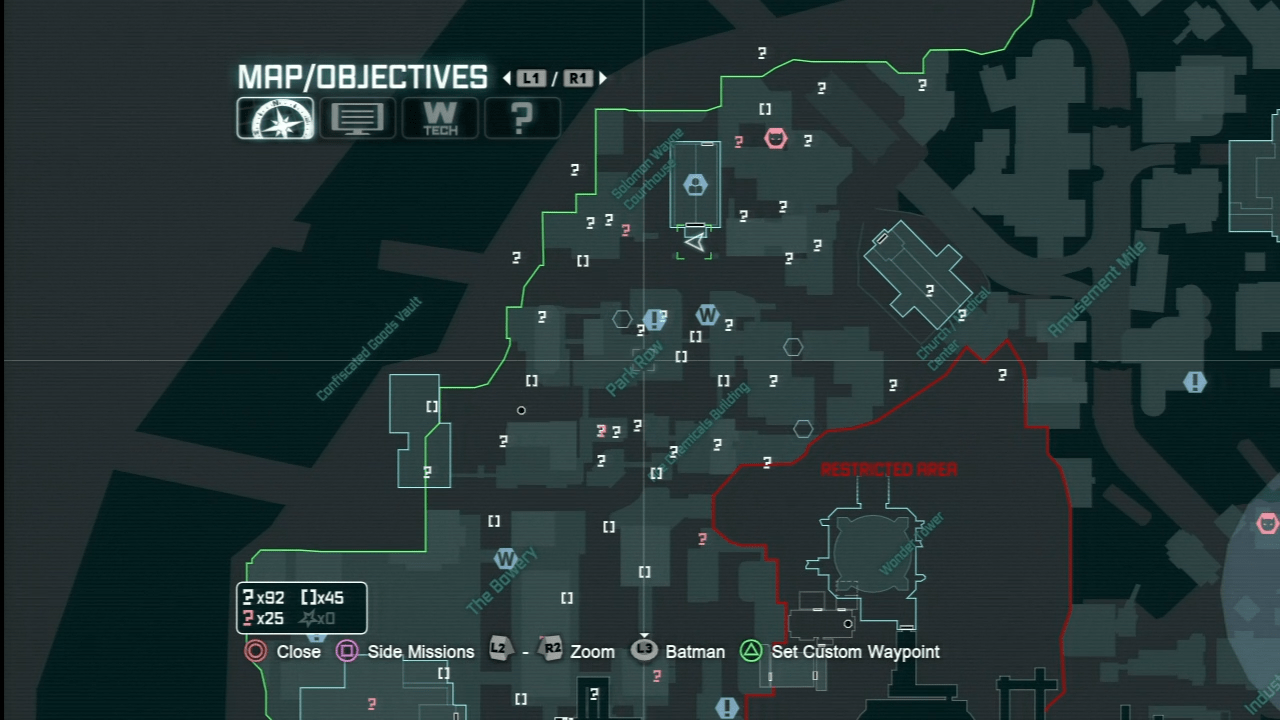Set Custom Waypoint using the triangle button
Image resolution: width=1280 pixels, height=720 pixels.
[x=751, y=651]
